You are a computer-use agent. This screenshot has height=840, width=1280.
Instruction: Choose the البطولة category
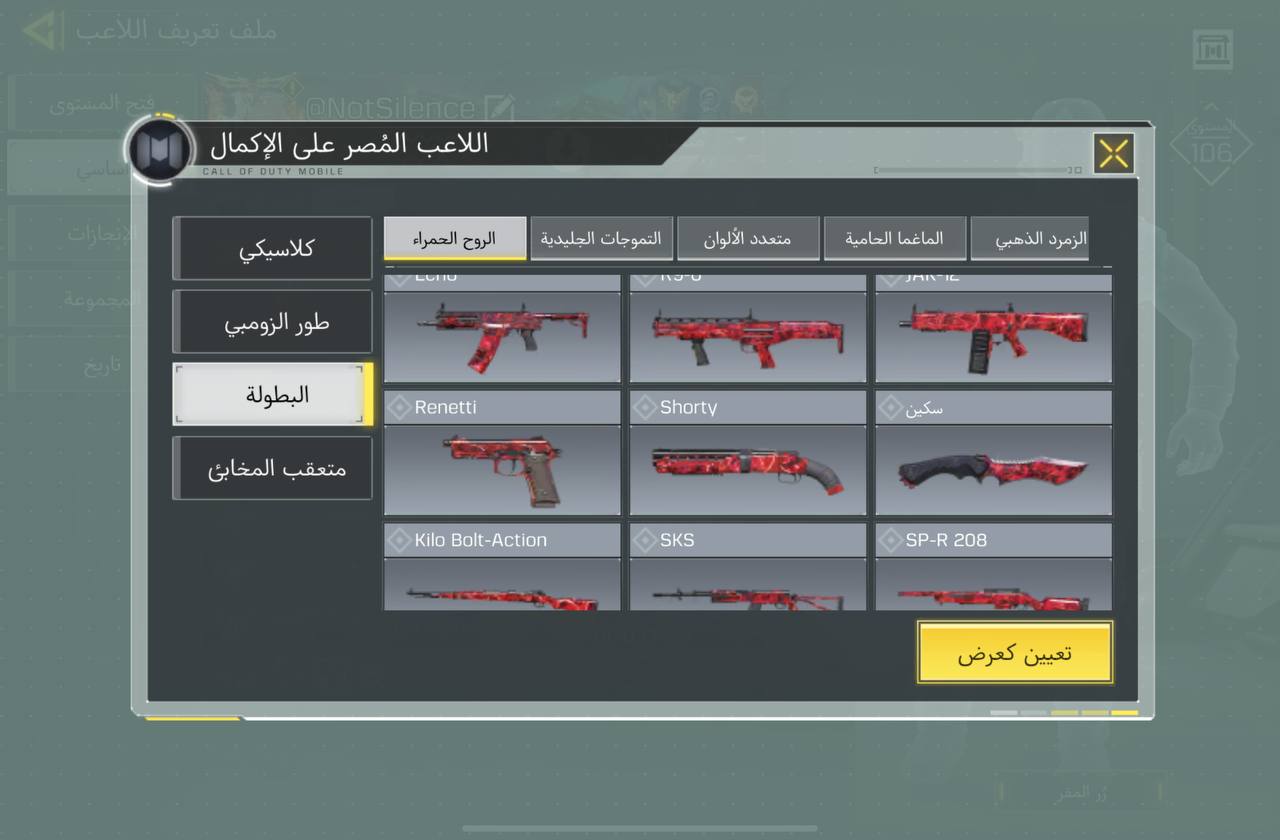point(273,394)
